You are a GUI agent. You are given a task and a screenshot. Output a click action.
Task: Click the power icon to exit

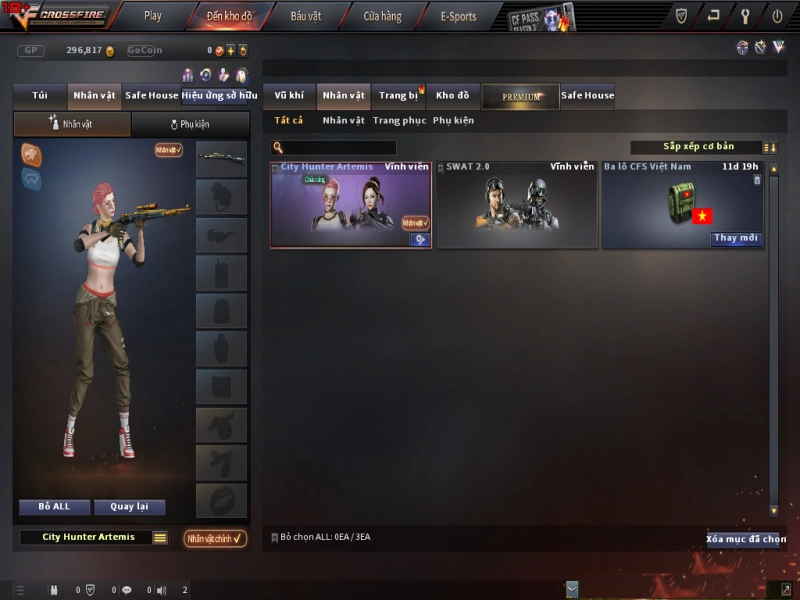(777, 16)
